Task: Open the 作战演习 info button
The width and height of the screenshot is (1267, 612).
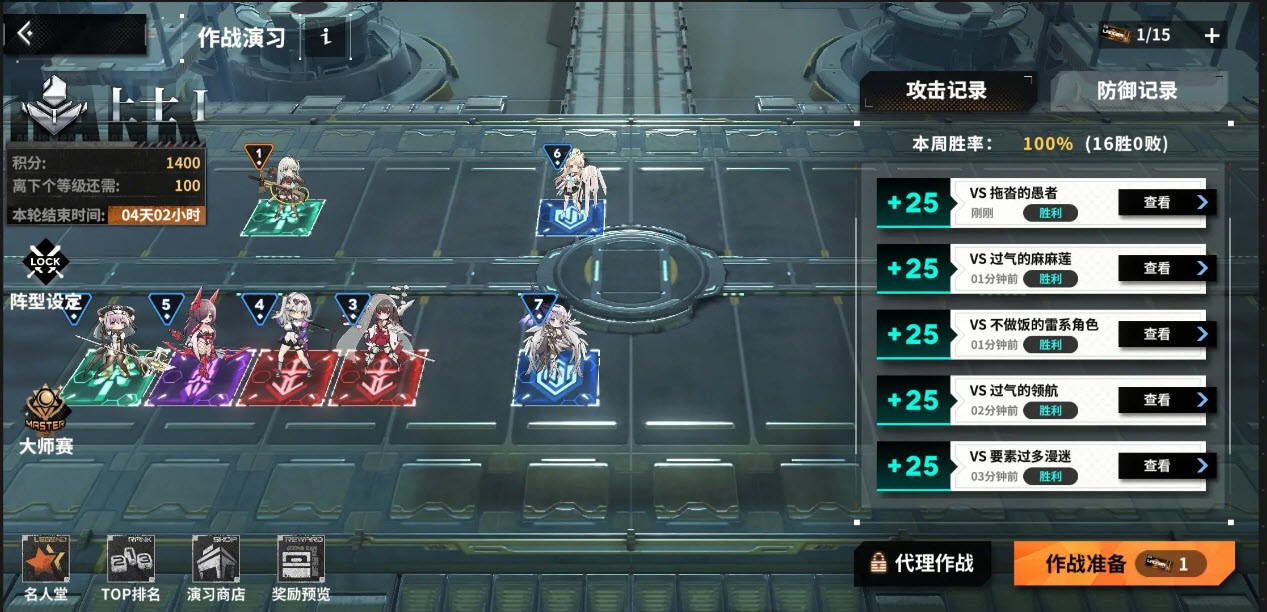Action: point(326,38)
